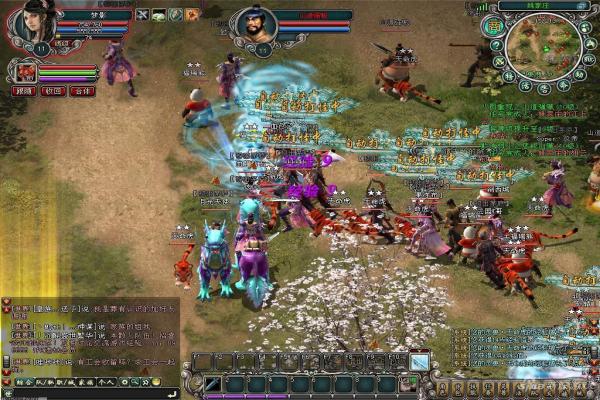Click the first button under the pet bars

tap(23, 91)
